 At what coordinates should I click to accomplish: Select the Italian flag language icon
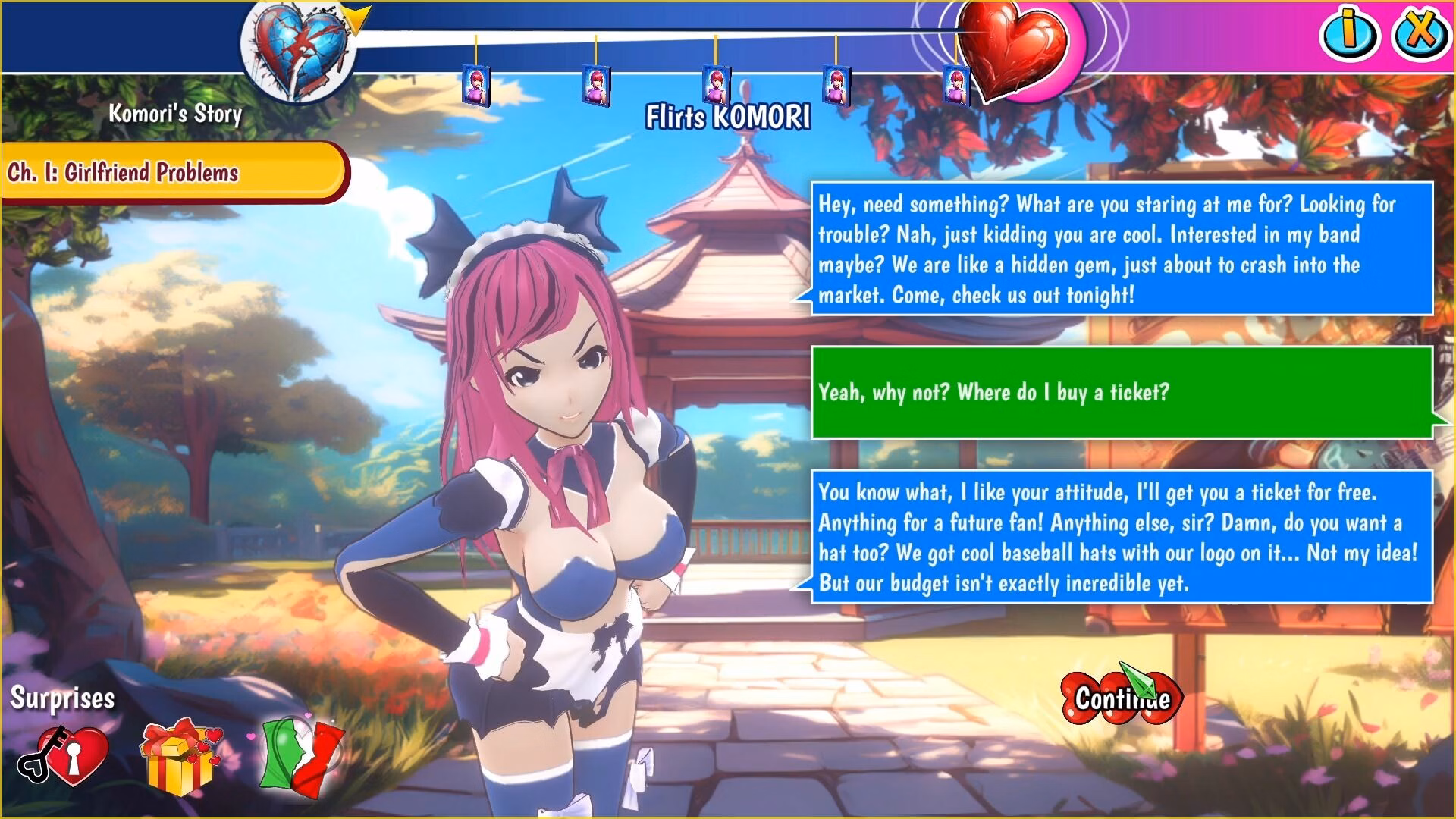coord(301,755)
